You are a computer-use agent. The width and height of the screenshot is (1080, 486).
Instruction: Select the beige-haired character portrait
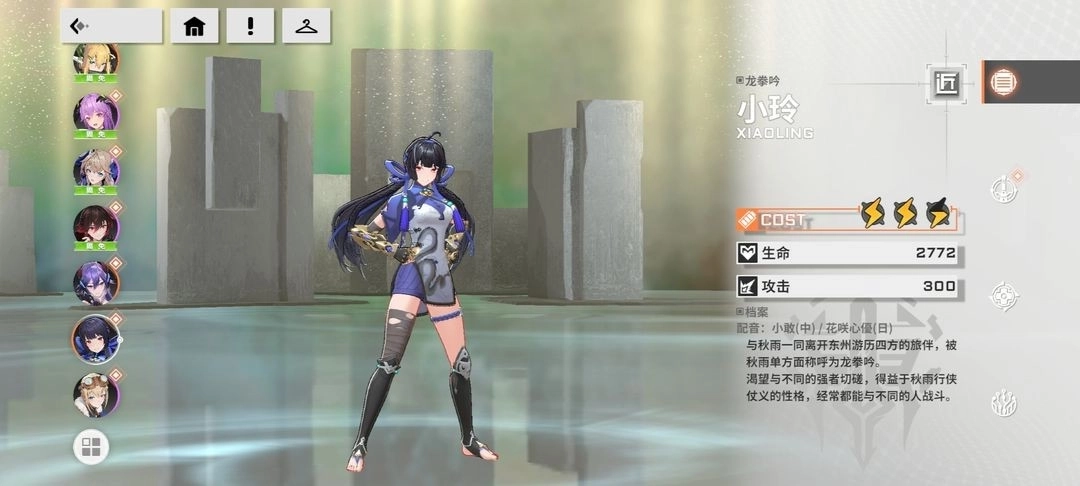[x=96, y=170]
